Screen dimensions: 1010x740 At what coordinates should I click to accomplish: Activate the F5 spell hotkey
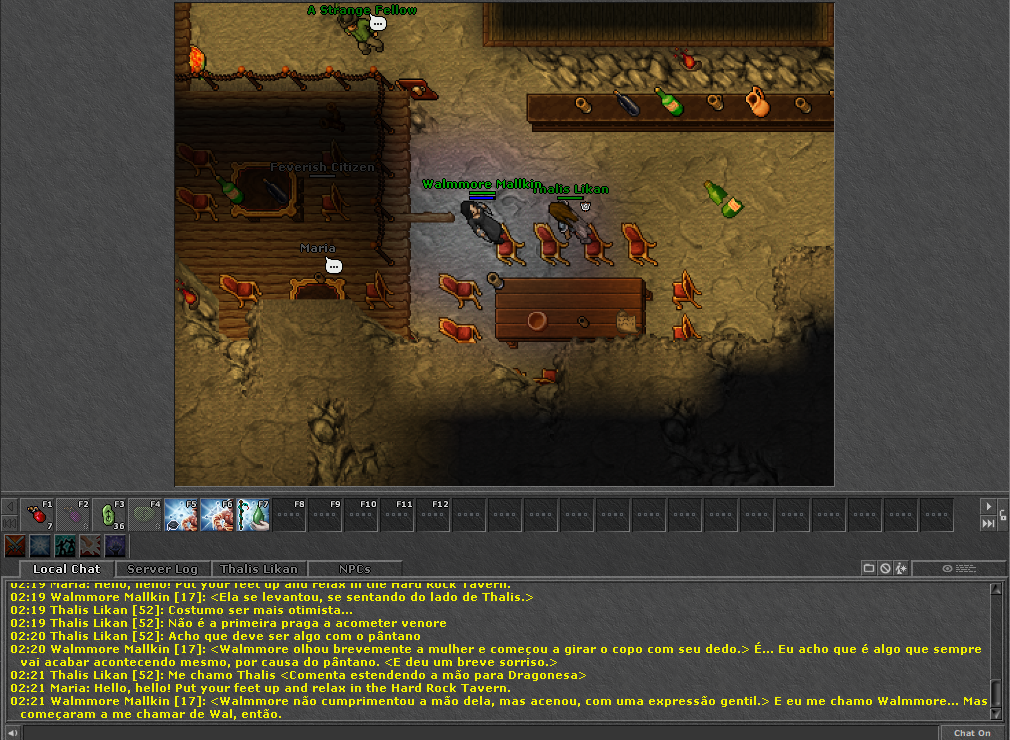pos(181,514)
